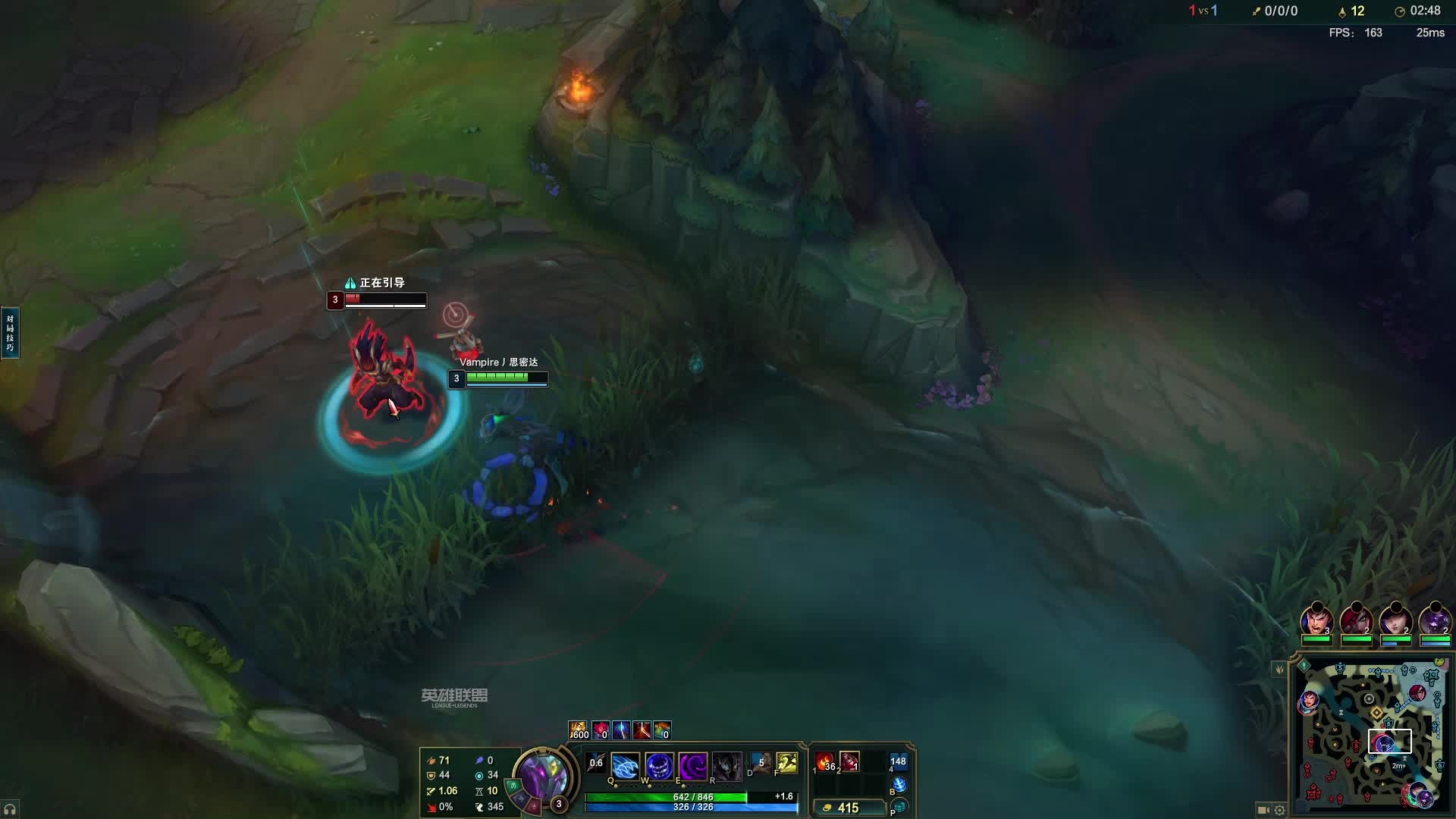This screenshot has height=819, width=1456.
Task: Select the red flame item in slot 1
Action: (825, 761)
